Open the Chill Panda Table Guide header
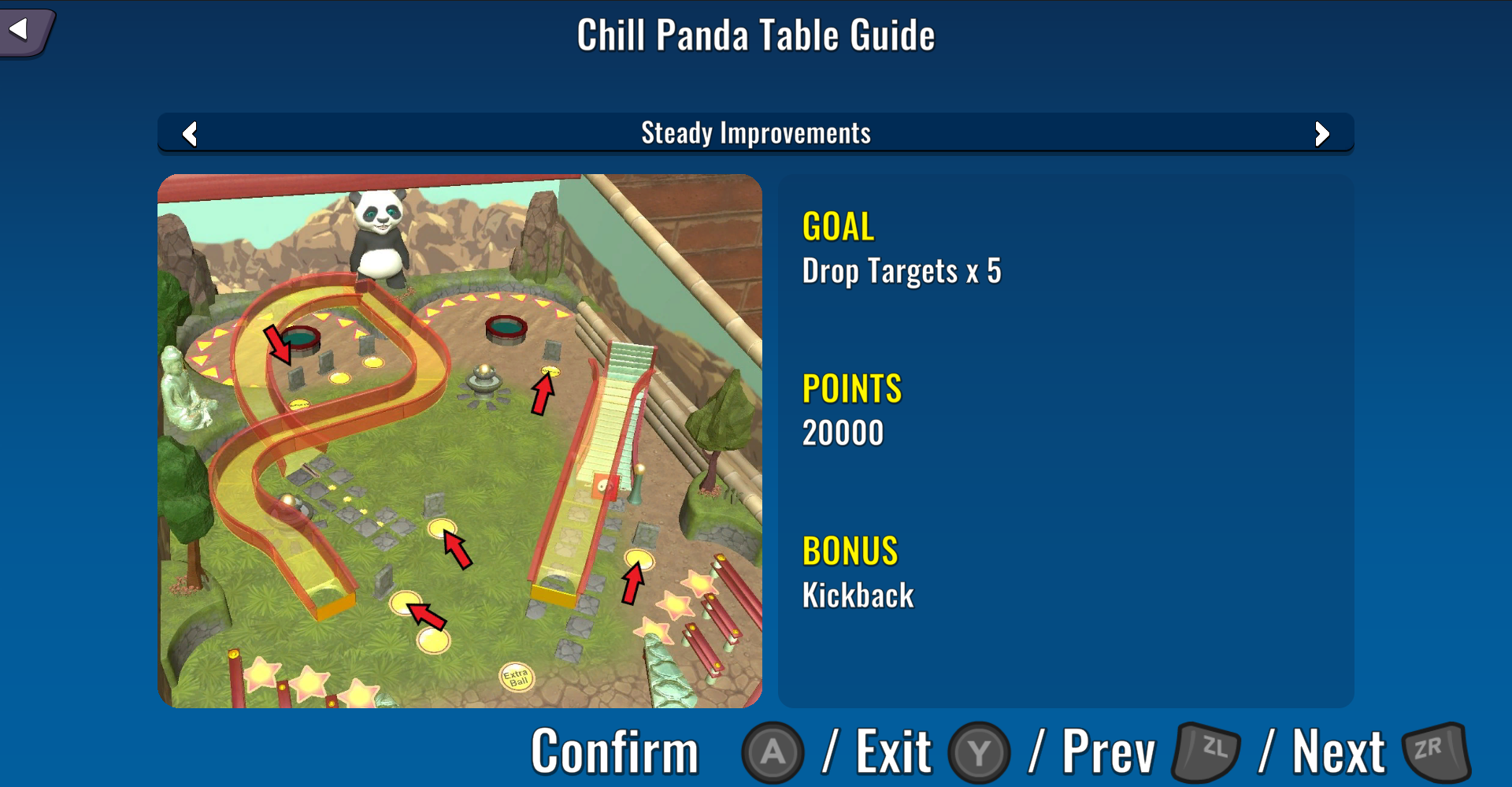Screen dimensions: 1512x787 (x=755, y=34)
